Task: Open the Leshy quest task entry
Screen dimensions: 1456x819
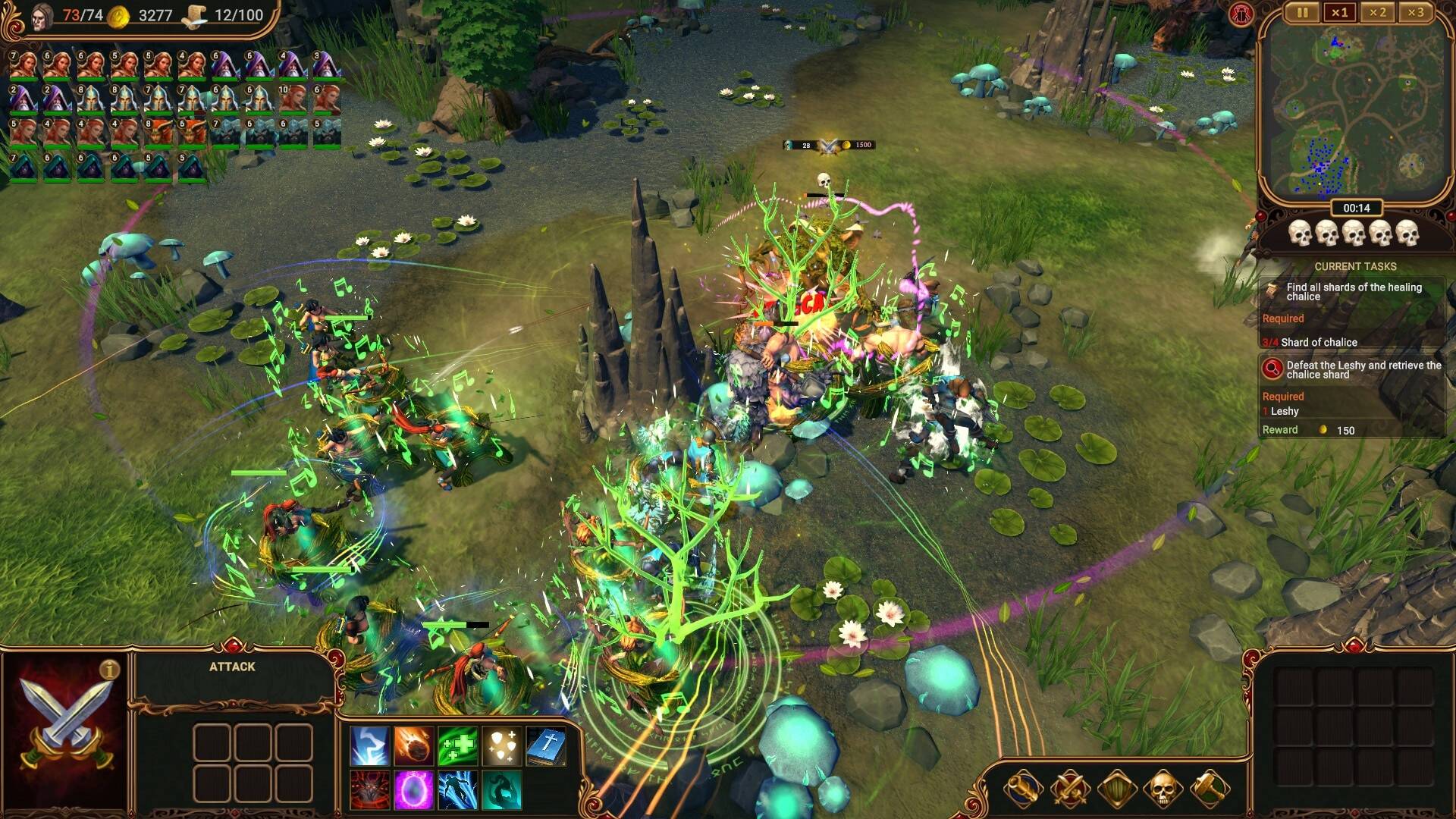Action: coord(1354,369)
